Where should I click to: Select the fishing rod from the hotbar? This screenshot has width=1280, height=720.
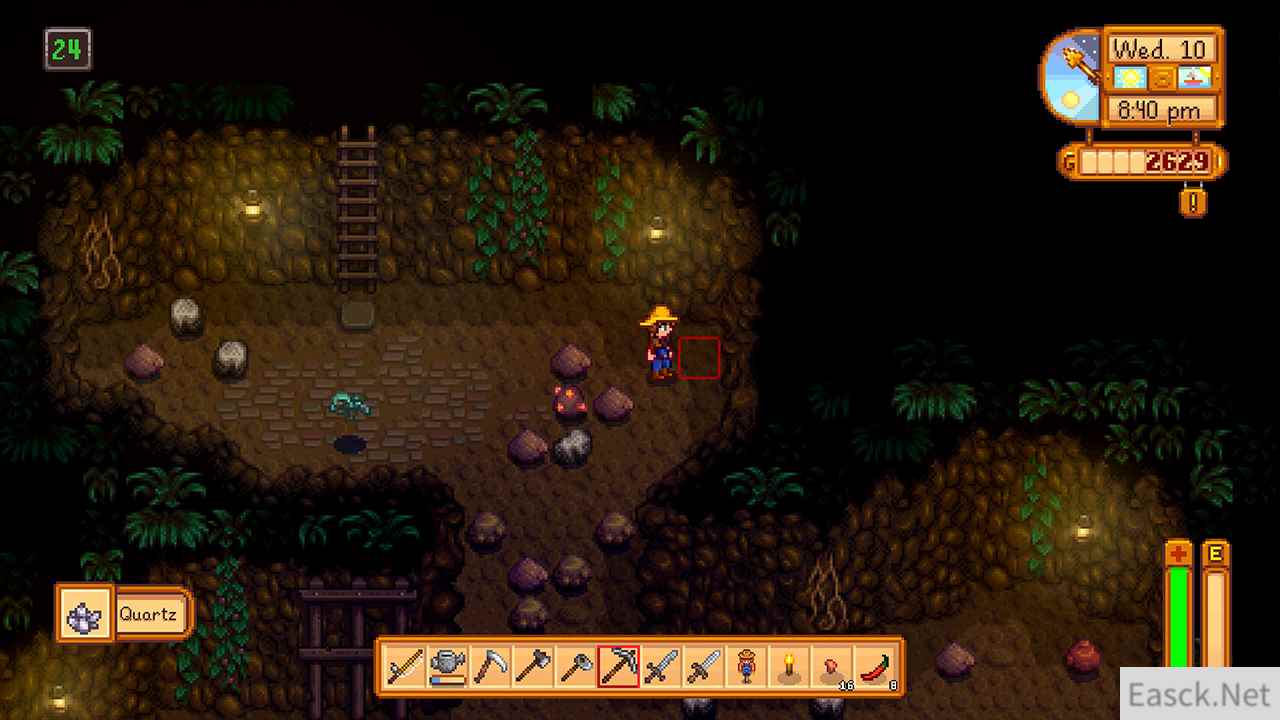coord(403,665)
